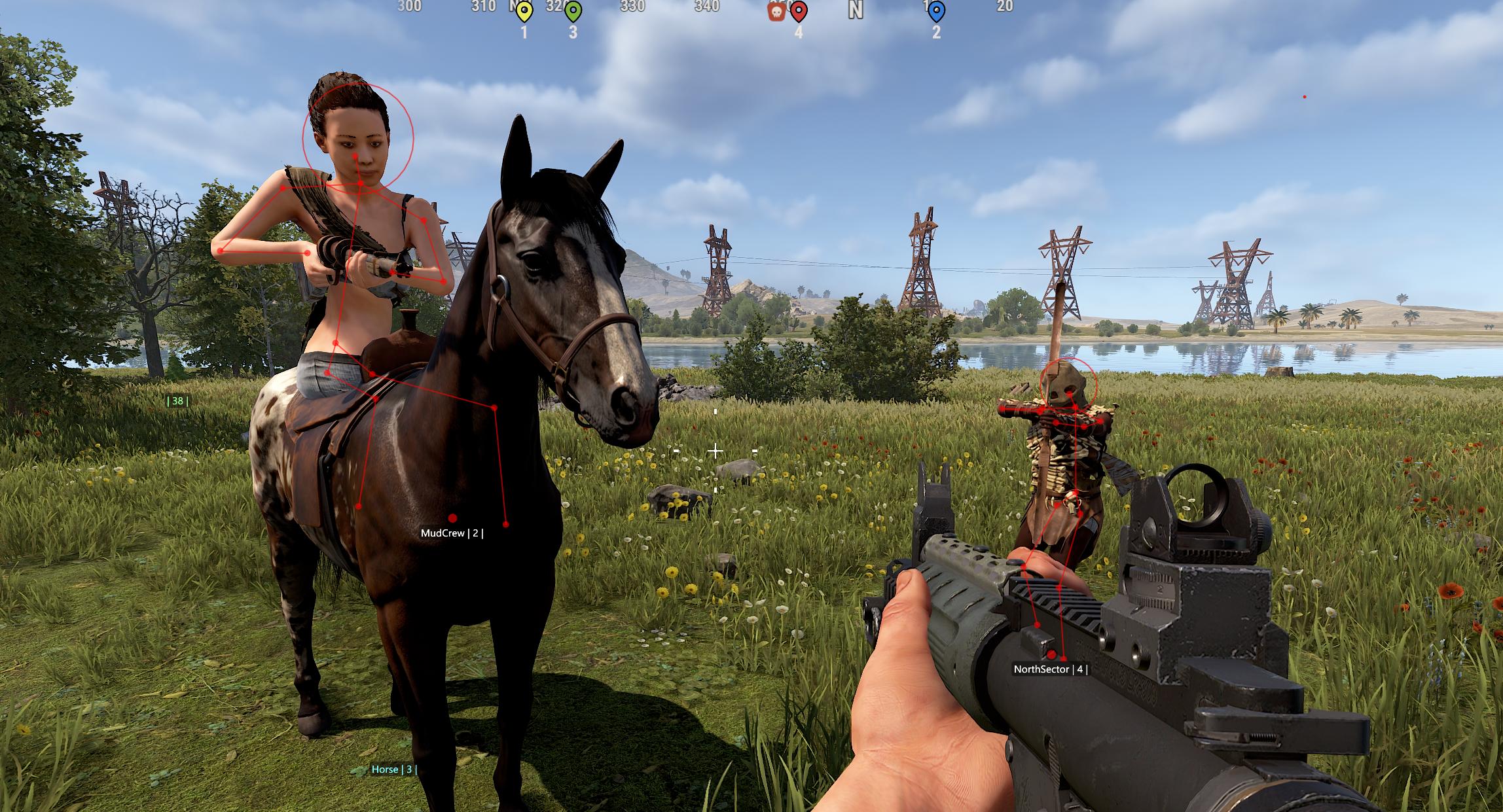
Task: Select the red compass marker numbered 4
Action: 799,11
